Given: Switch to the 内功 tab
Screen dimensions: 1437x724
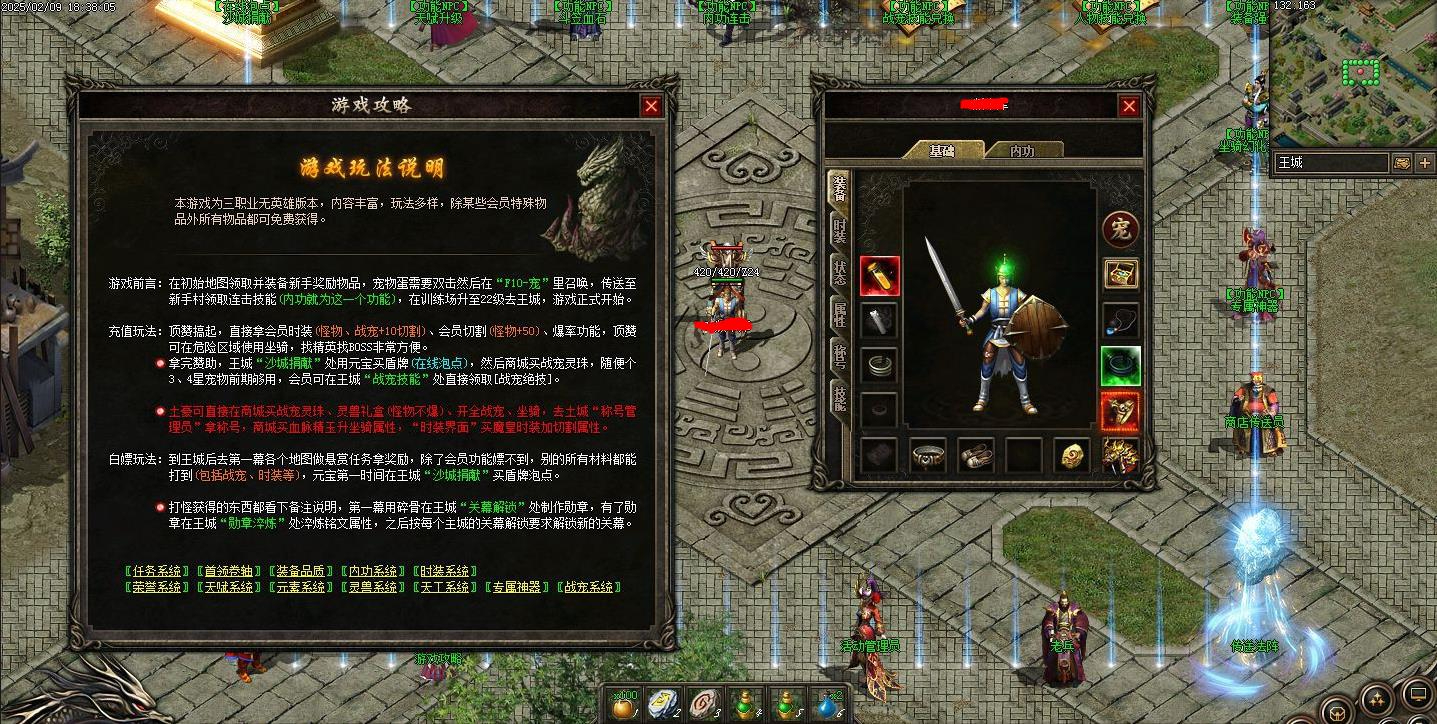Looking at the screenshot, I should tap(1022, 148).
